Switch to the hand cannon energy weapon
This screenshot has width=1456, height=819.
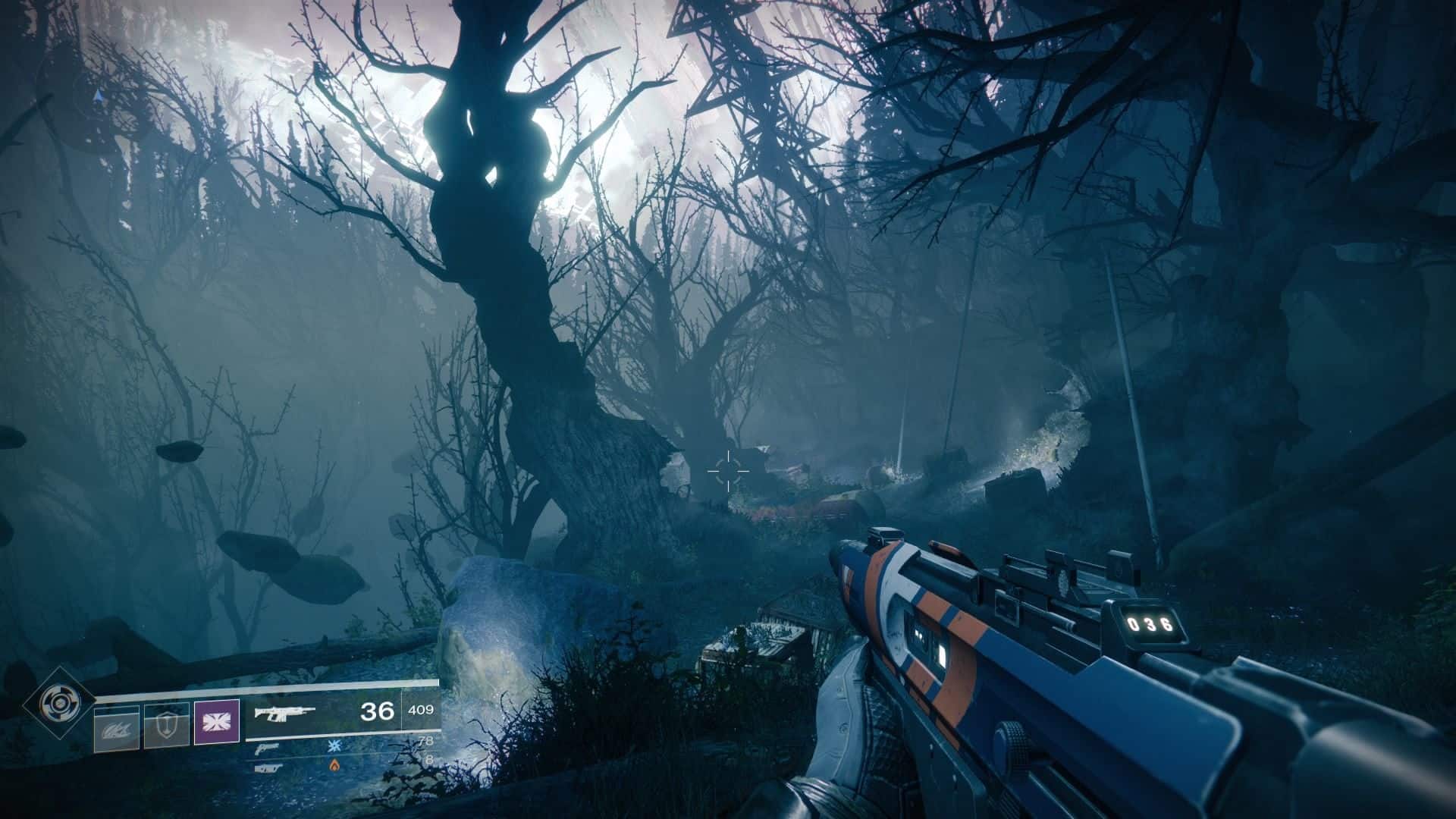click(267, 748)
